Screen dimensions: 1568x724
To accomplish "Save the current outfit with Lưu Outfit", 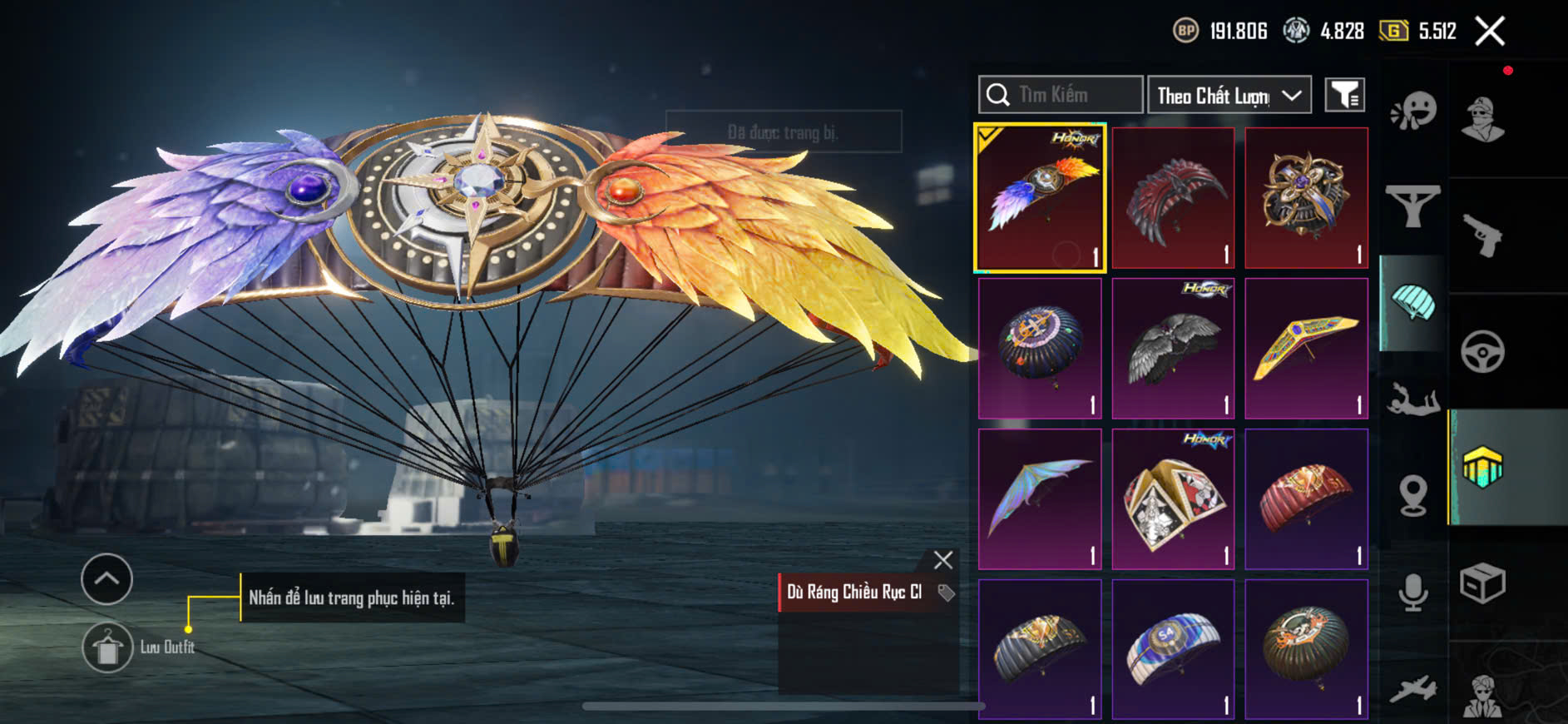I will tap(108, 647).
